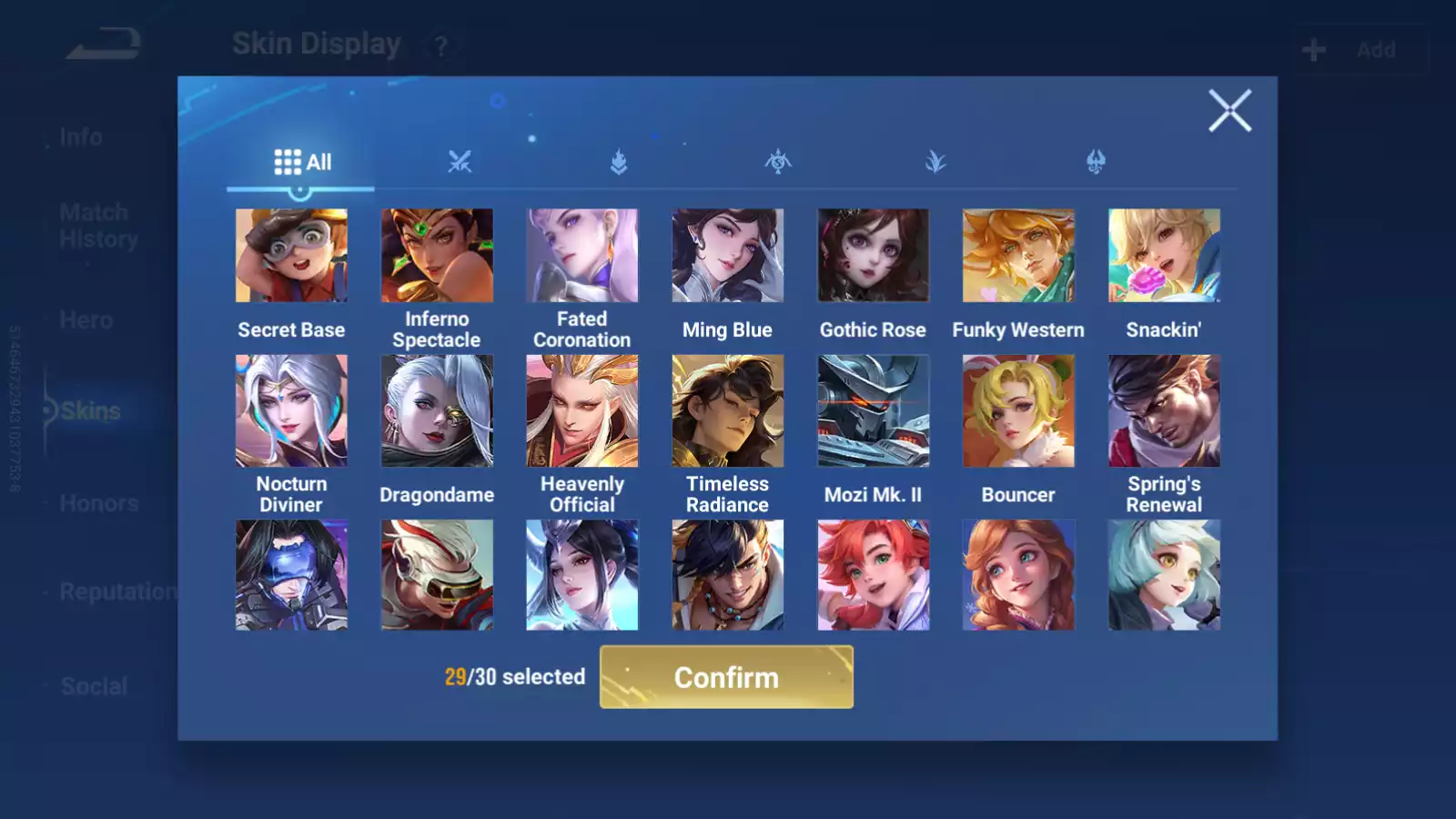Pick the Fated Coronation skin
The image size is (1456, 819).
click(582, 256)
